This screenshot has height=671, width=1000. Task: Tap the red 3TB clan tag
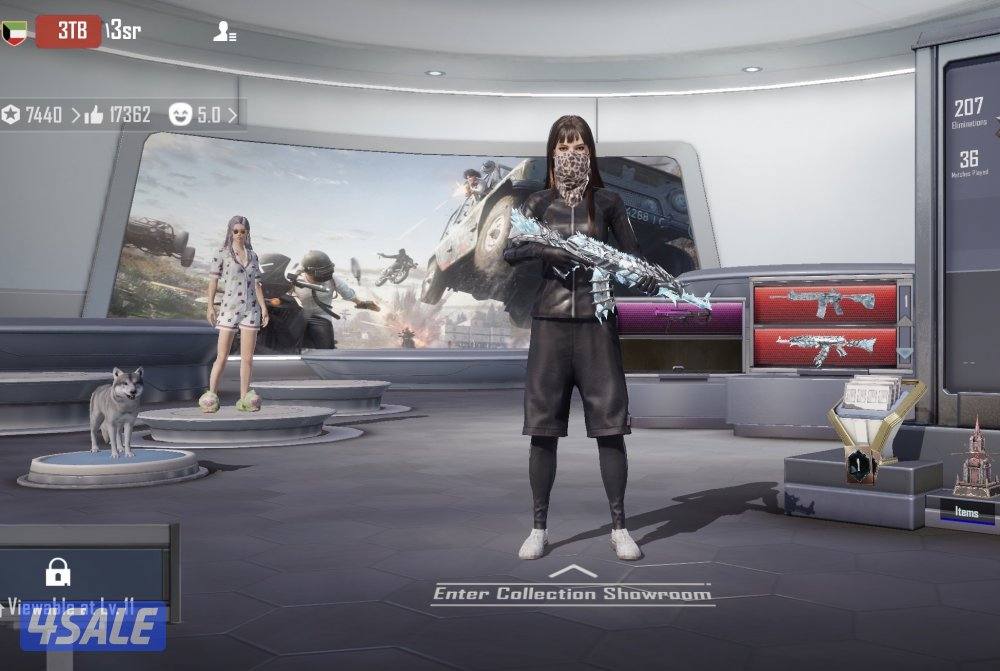tap(68, 31)
